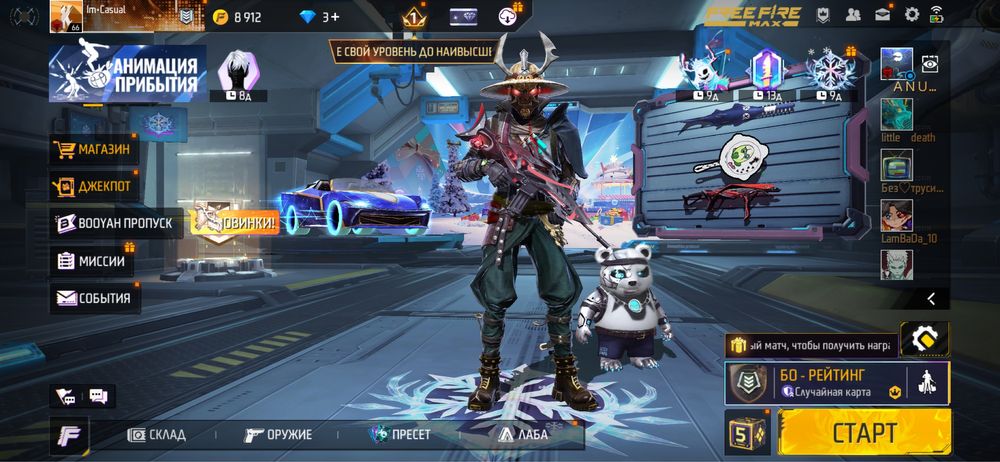The height and width of the screenshot is (462, 1000).
Task: Open the settings gear icon
Action: click(x=912, y=15)
